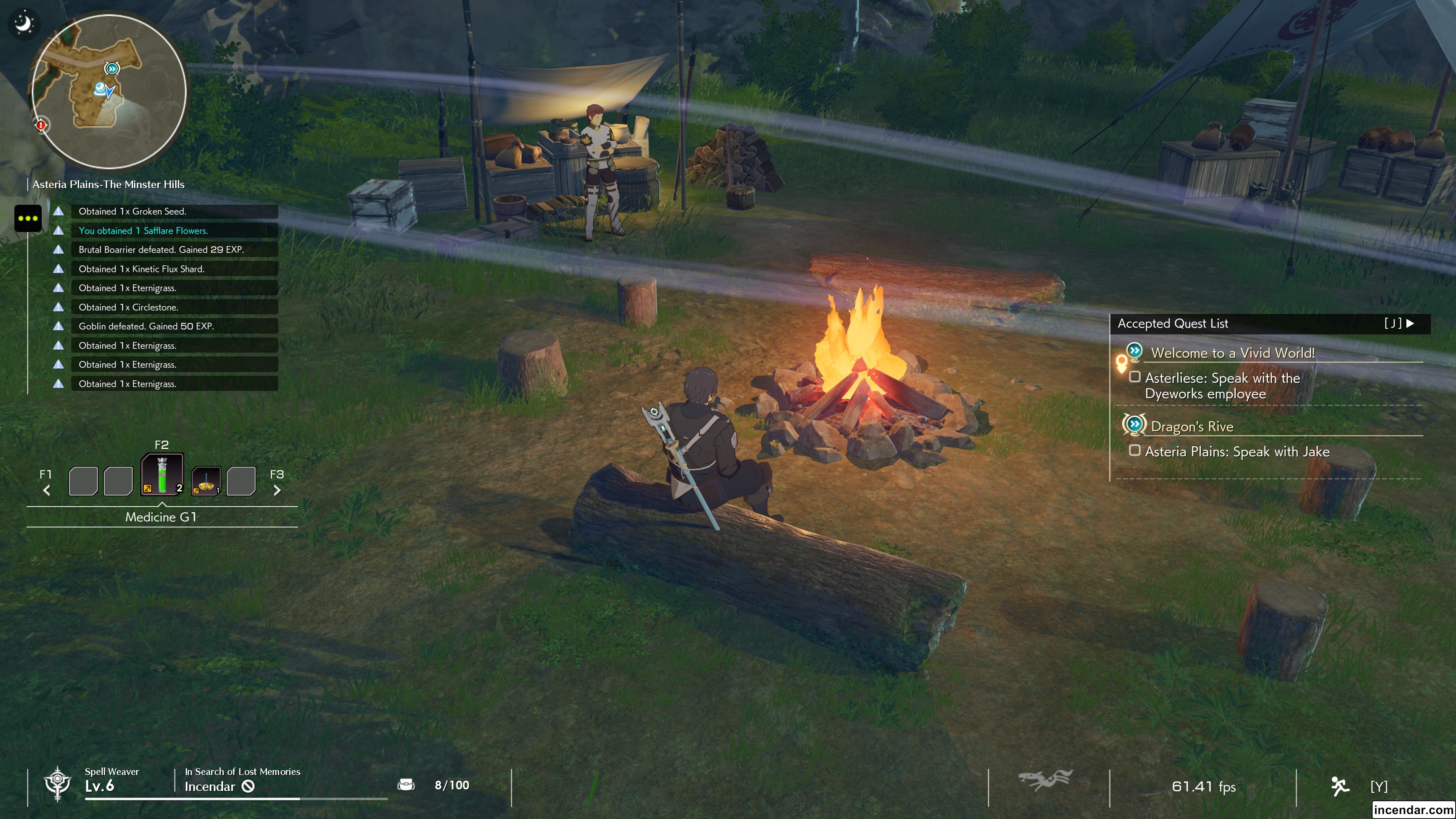Click the night moon time indicator
Screen dimensions: 1456x819
(24, 24)
